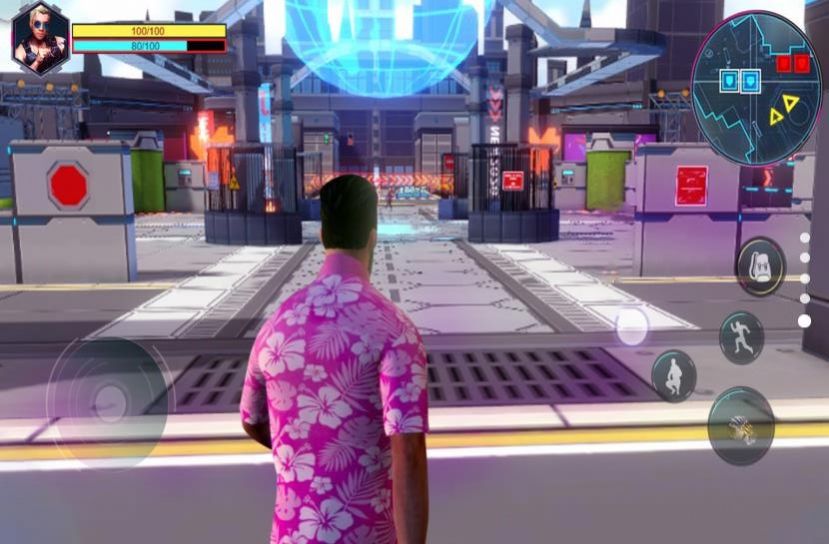
Task: Activate the sprint running-figure button
Action: tap(741, 337)
